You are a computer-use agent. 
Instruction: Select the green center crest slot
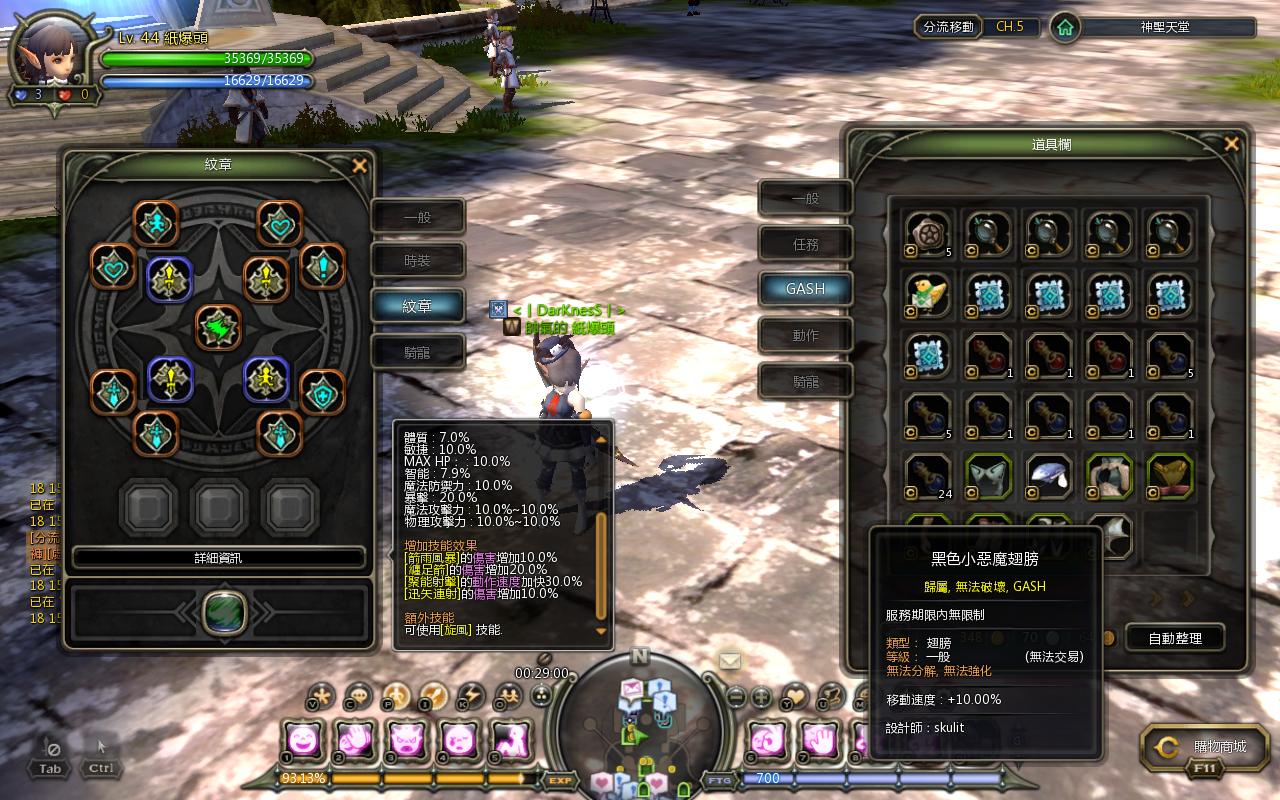[218, 327]
